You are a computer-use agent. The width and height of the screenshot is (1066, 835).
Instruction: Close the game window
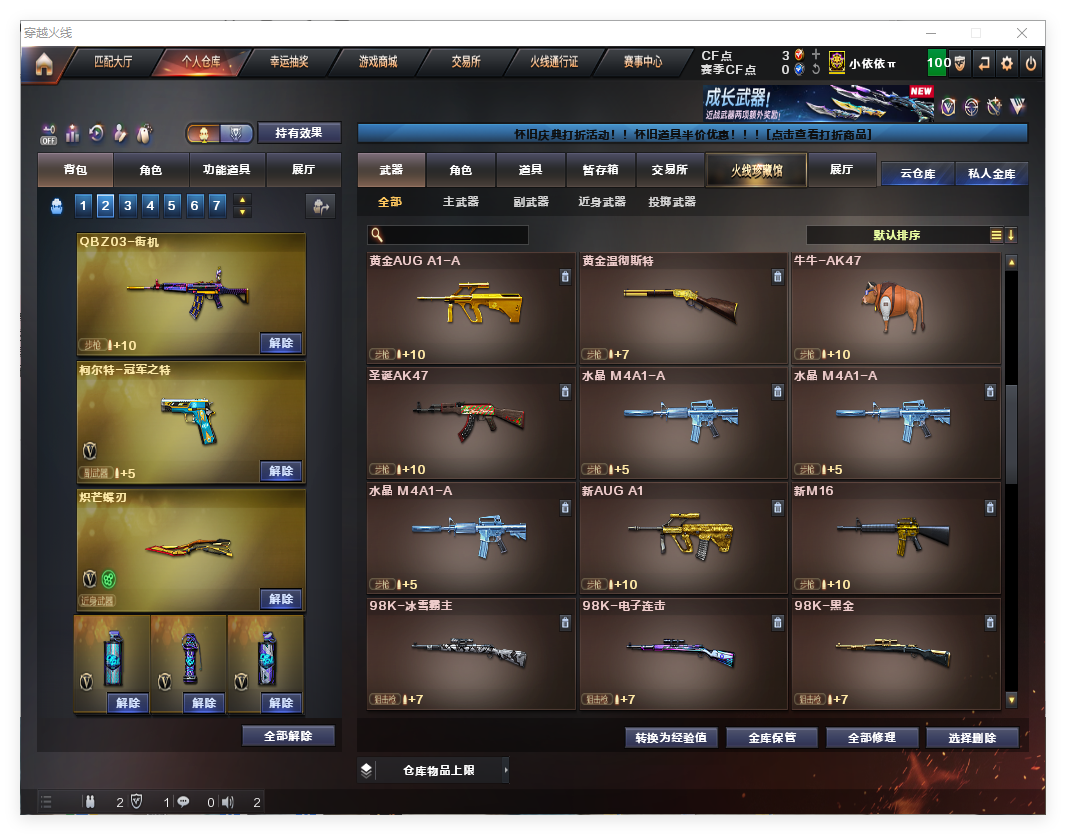1022,33
